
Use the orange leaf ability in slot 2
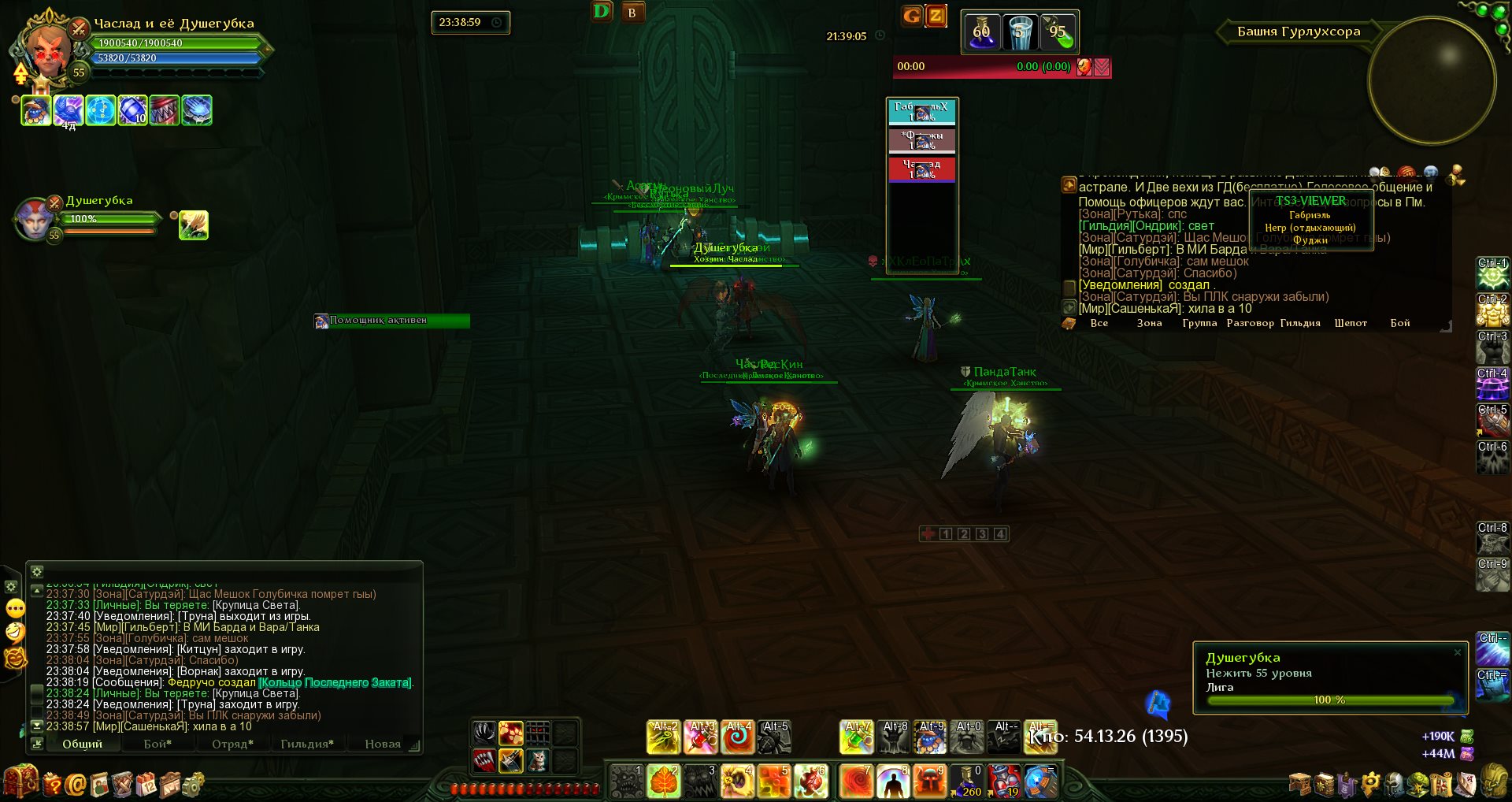[x=663, y=781]
